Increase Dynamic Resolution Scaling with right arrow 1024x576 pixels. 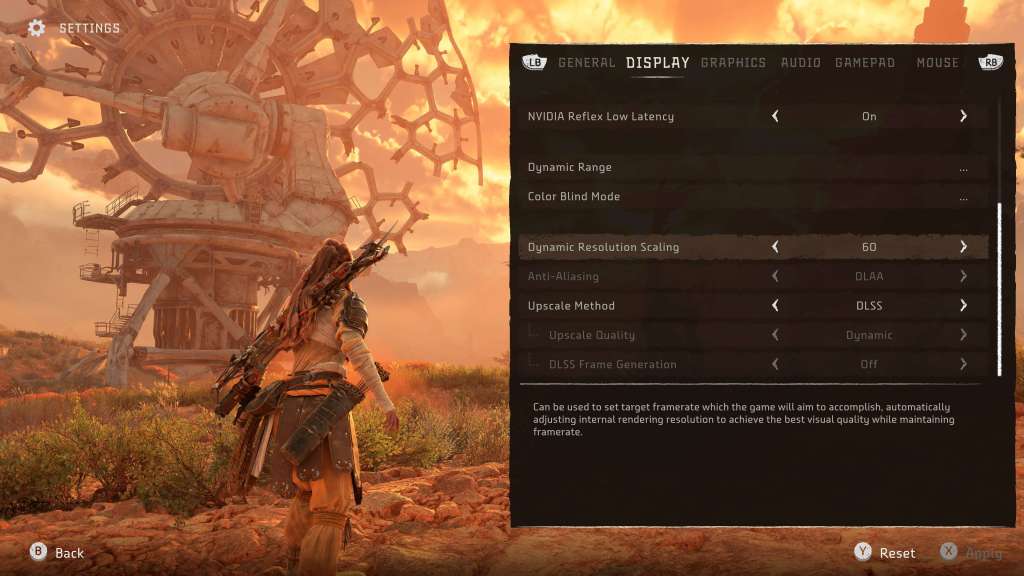tap(963, 247)
